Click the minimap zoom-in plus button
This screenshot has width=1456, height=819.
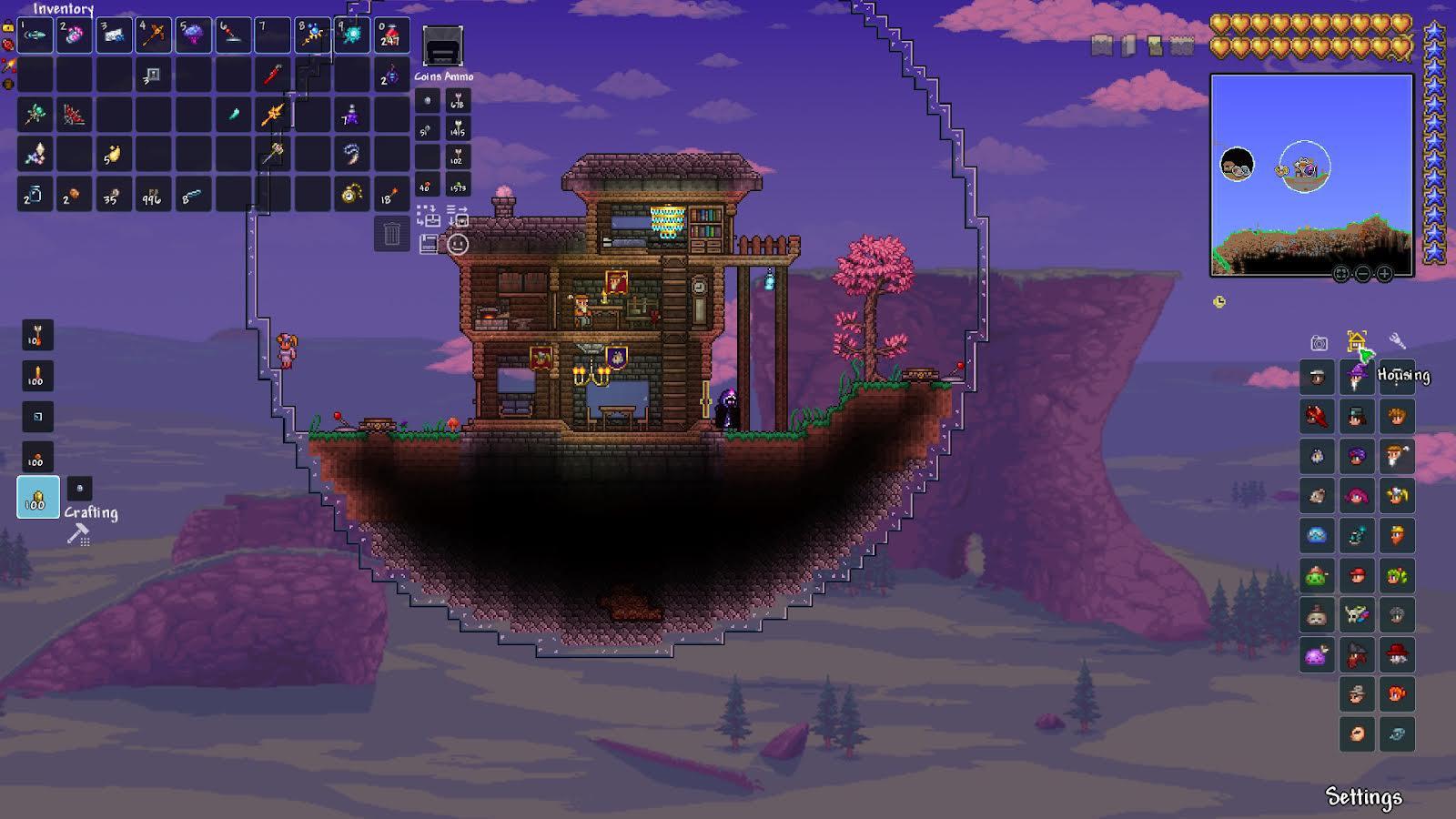pyautogui.click(x=1384, y=273)
